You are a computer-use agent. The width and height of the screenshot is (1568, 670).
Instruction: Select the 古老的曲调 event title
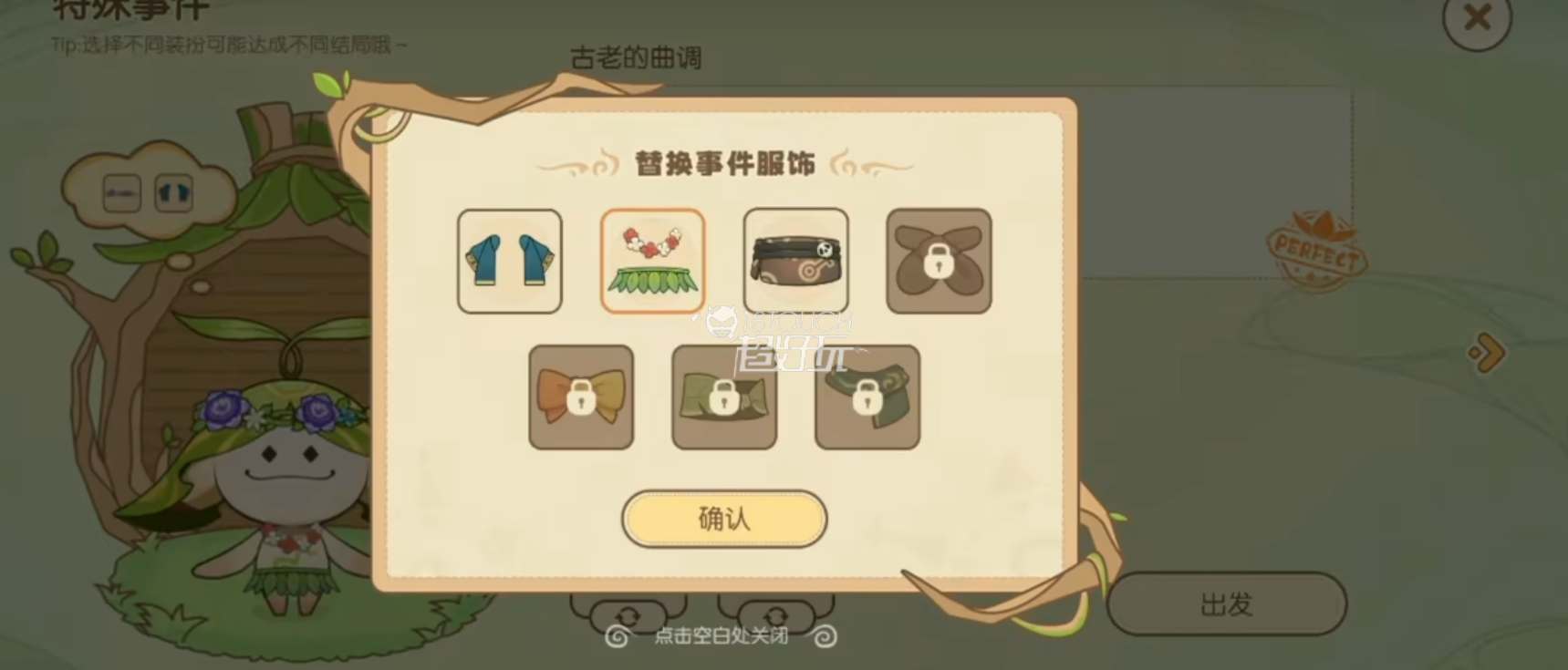pos(635,58)
